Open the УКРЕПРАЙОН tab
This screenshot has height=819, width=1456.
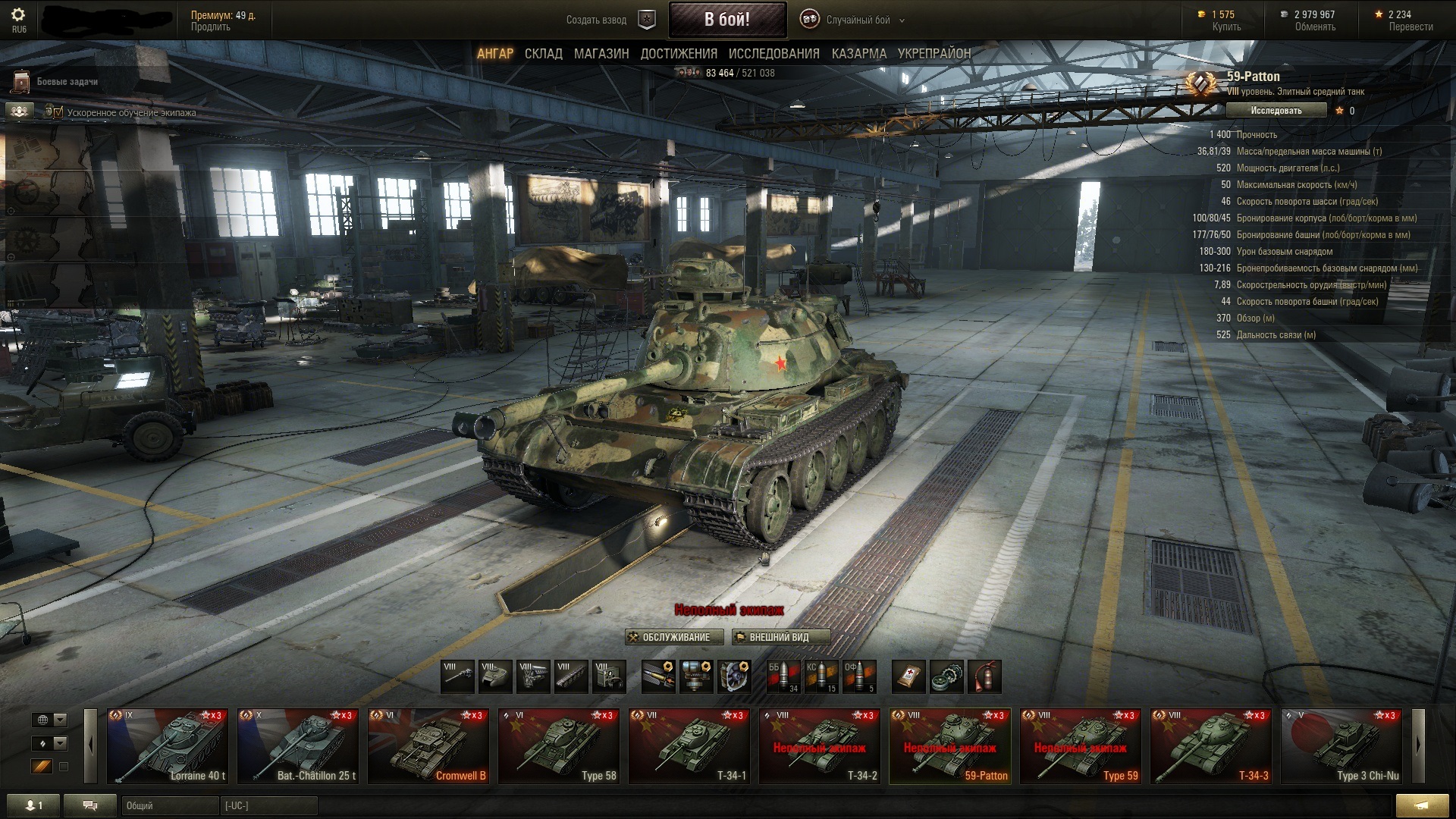click(x=934, y=54)
